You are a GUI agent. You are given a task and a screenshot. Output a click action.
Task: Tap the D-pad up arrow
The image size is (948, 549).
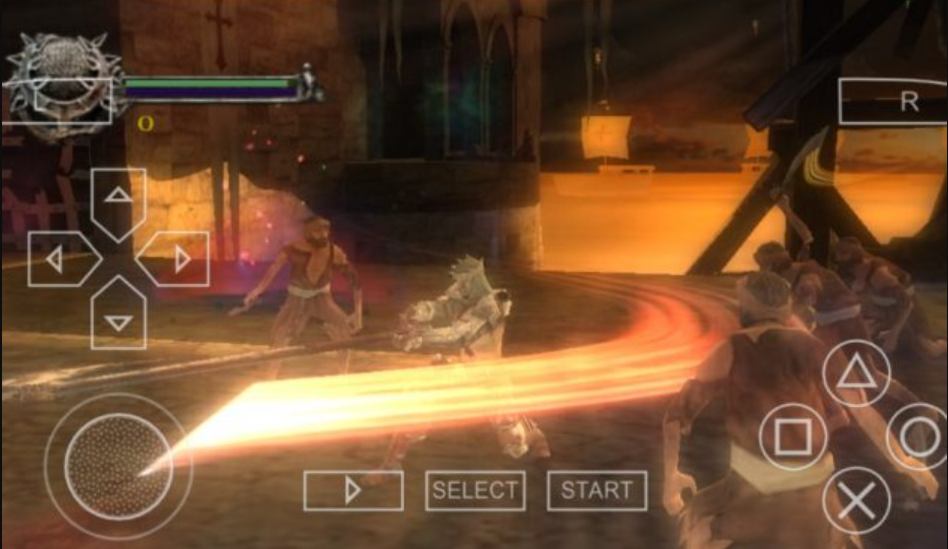(119, 198)
